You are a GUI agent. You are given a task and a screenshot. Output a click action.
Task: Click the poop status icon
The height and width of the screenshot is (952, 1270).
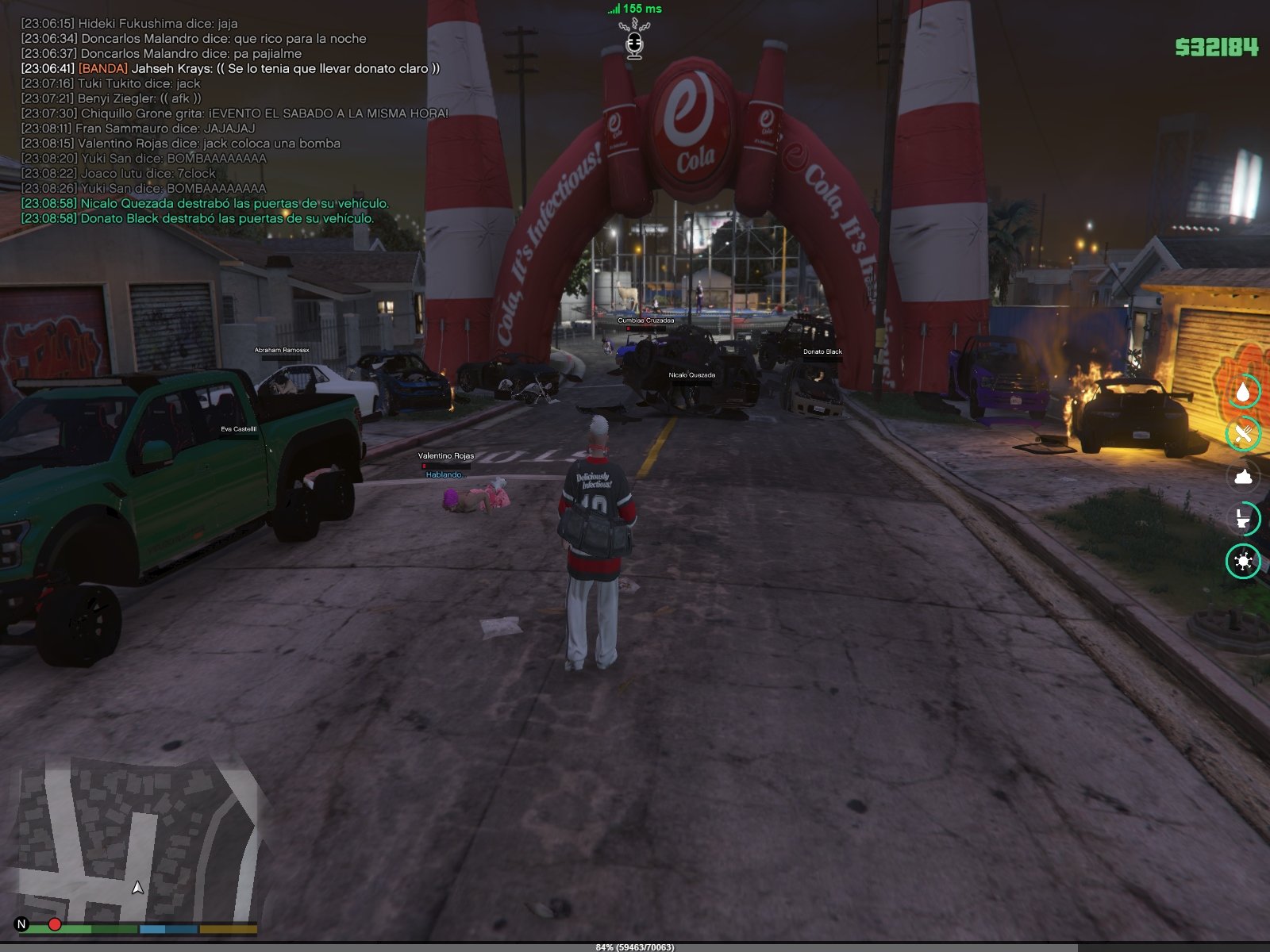pyautogui.click(x=1243, y=476)
